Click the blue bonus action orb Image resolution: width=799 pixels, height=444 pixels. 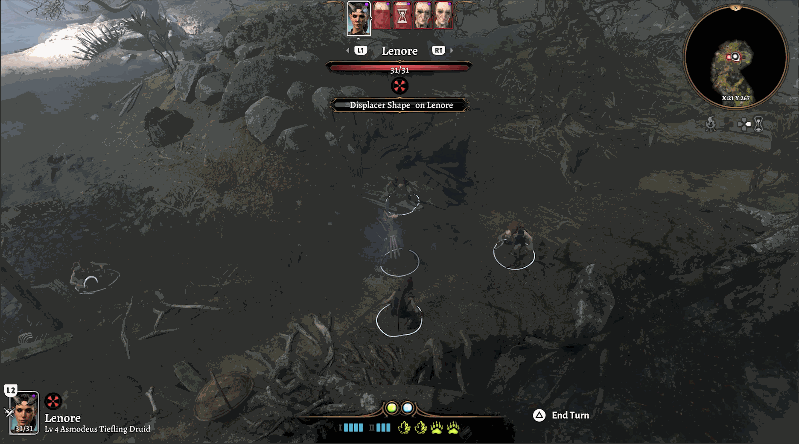[408, 408]
